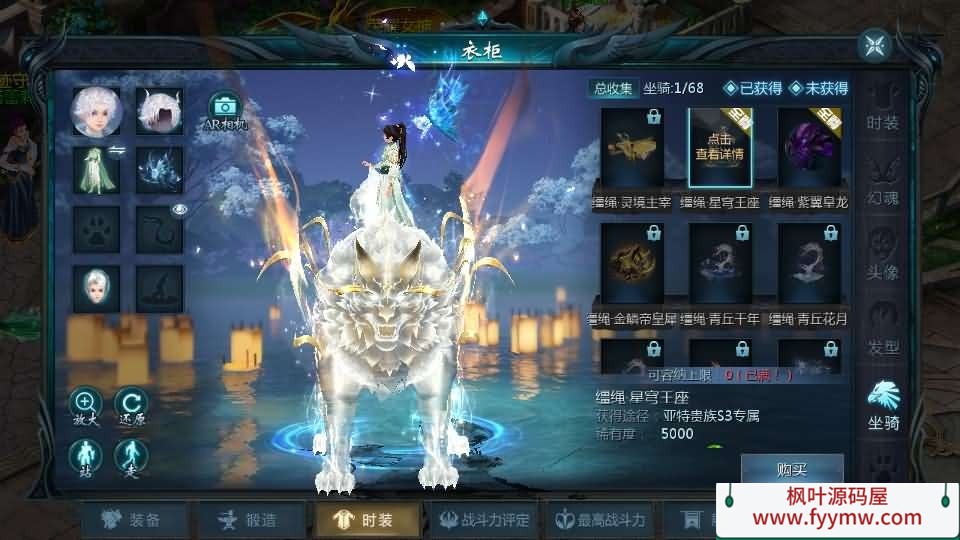This screenshot has height=540, width=960.
Task: Open the 总收集 collection summary
Action: (x=612, y=88)
